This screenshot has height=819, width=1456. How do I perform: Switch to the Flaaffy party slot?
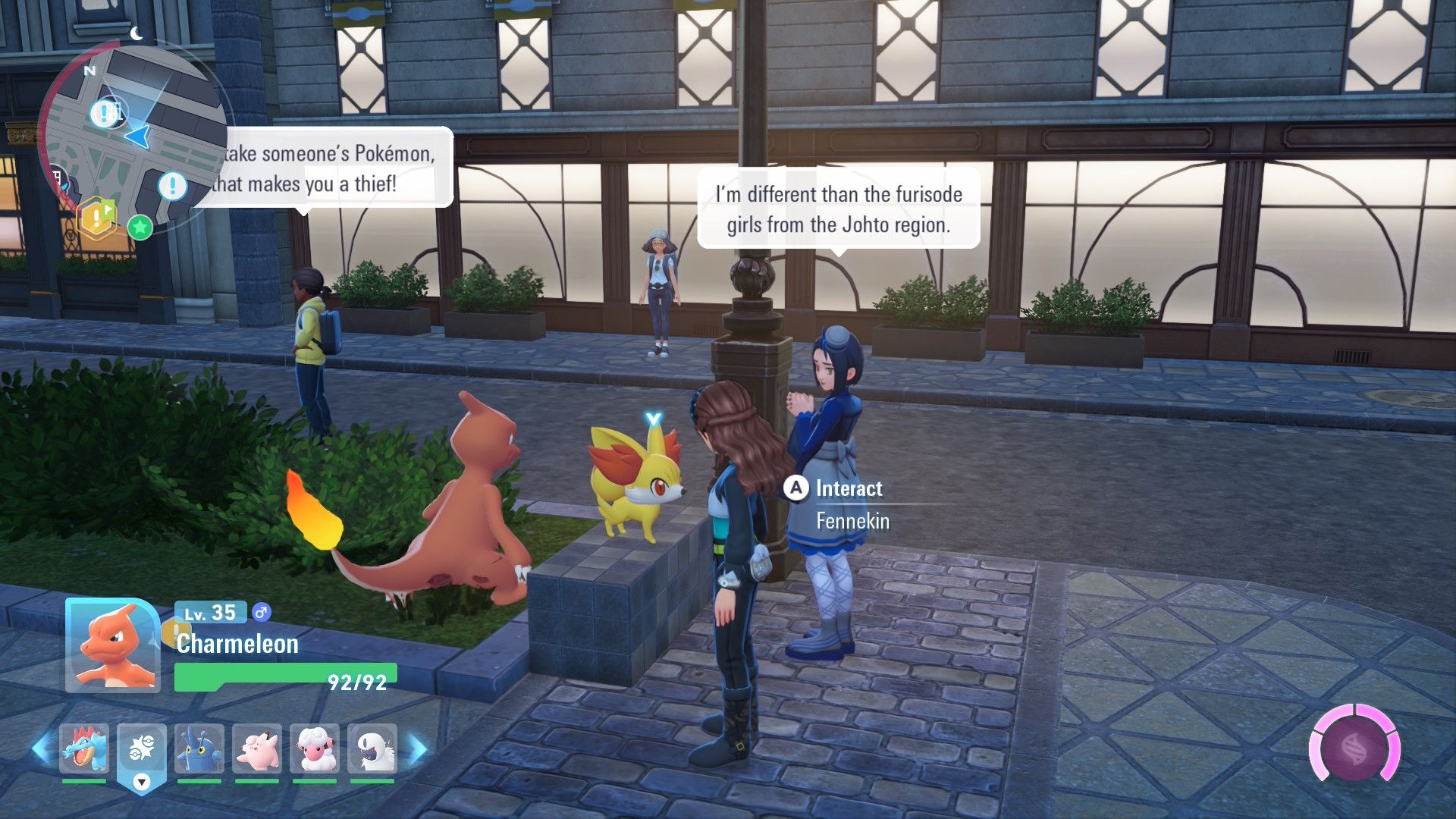(x=315, y=749)
